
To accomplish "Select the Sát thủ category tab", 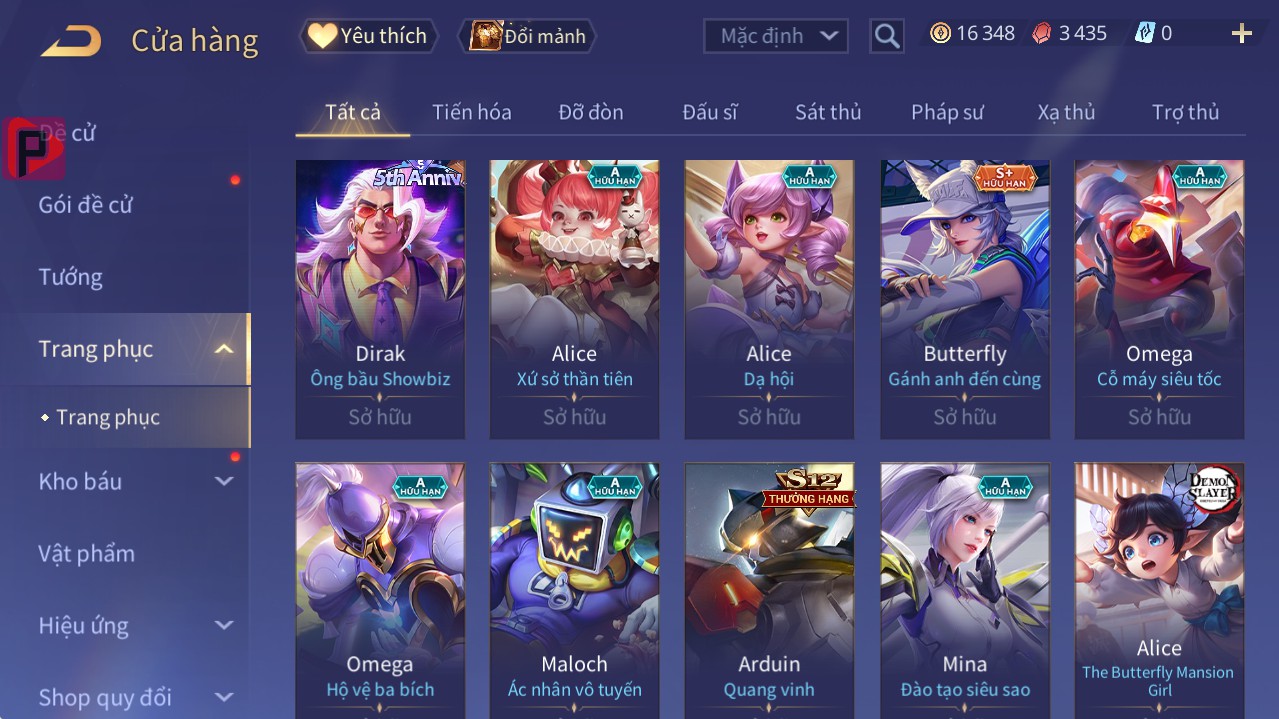I will click(x=827, y=112).
